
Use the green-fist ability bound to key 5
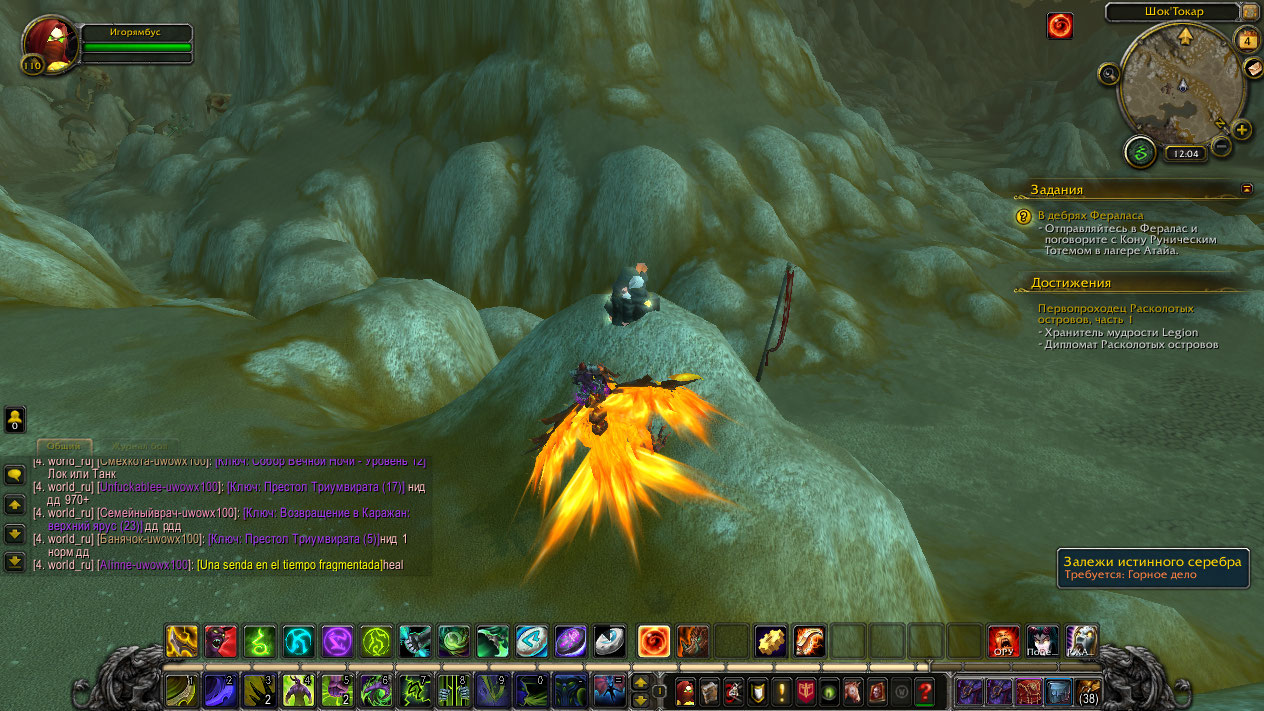336,690
